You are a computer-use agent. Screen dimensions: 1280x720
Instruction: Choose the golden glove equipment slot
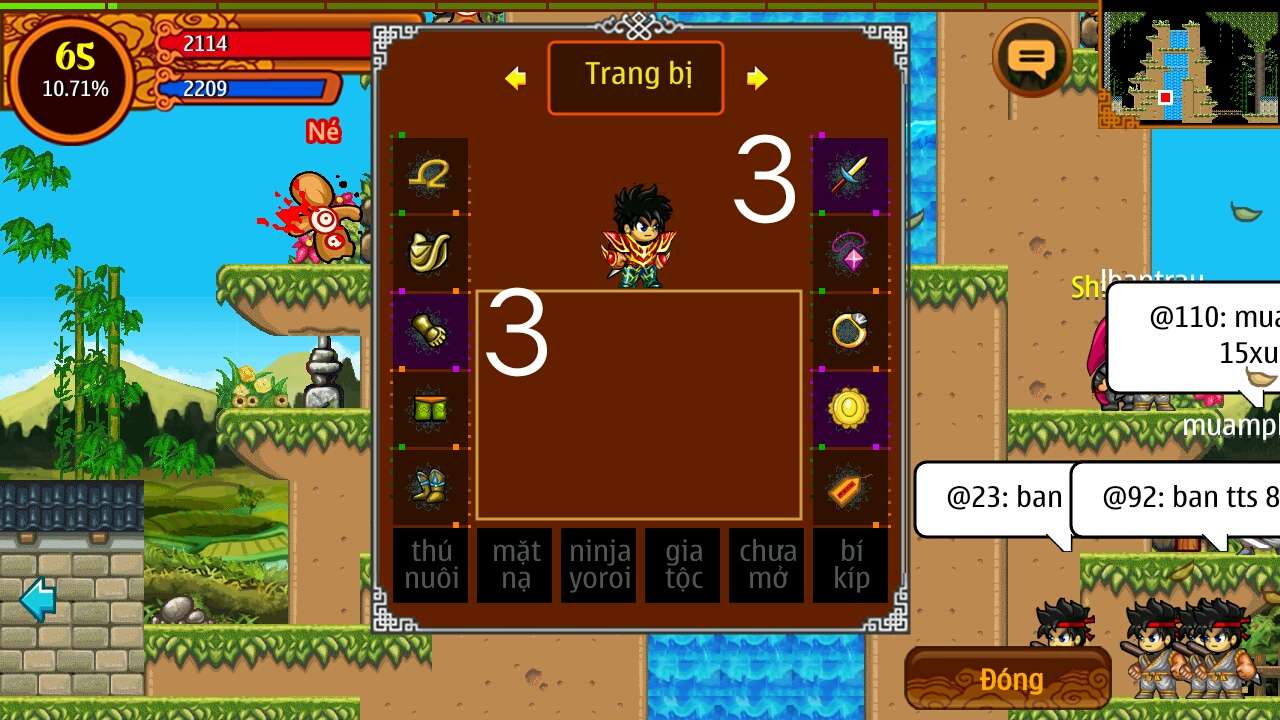point(430,331)
